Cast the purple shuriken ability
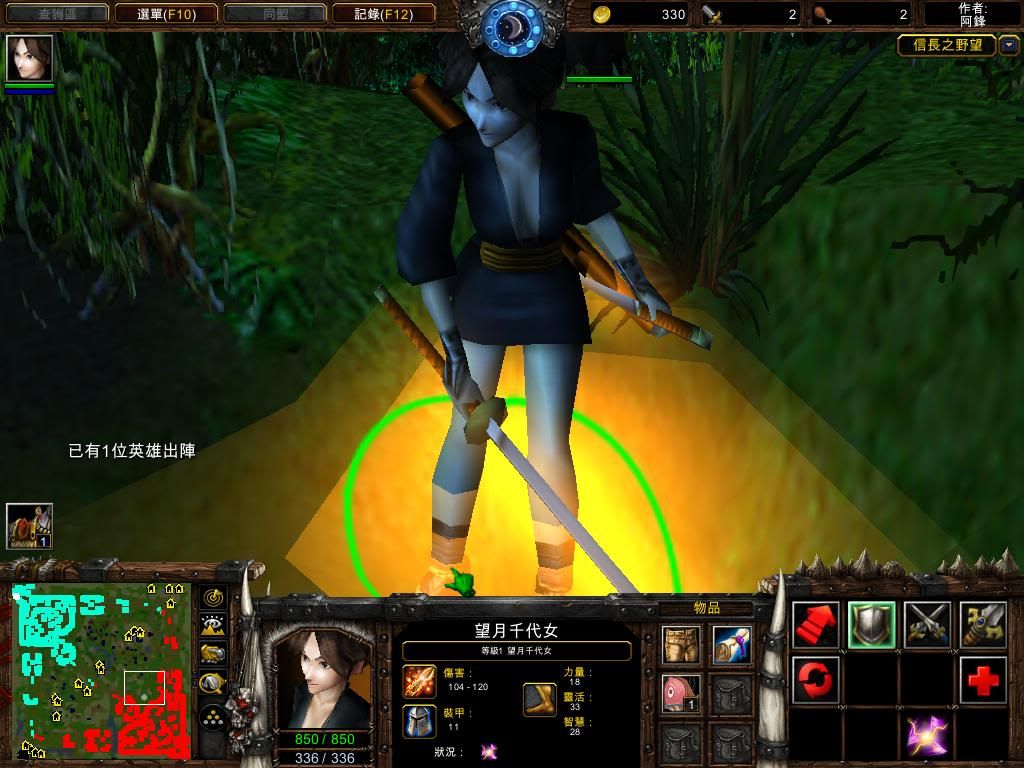 [928, 736]
